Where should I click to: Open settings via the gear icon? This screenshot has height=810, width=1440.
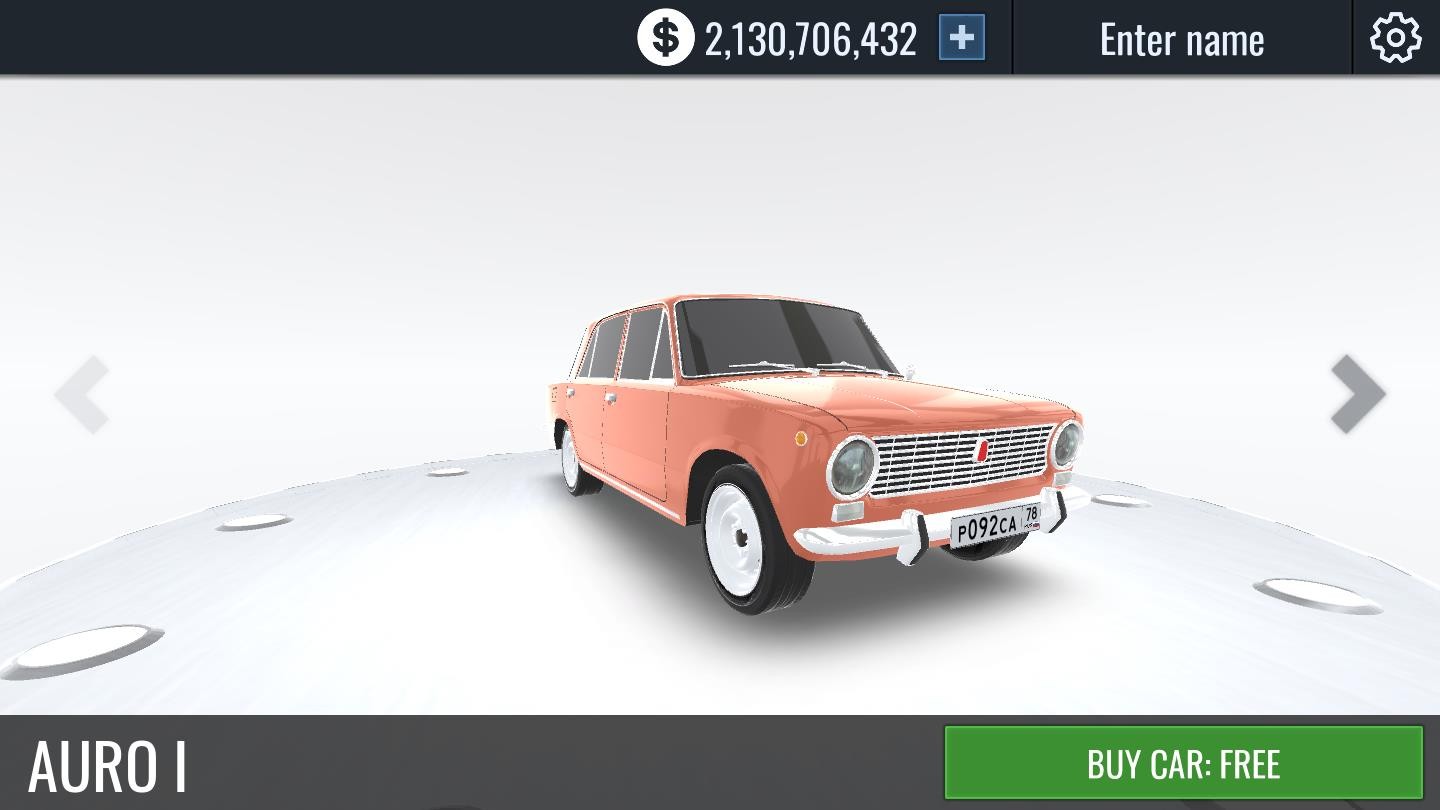coord(1395,38)
